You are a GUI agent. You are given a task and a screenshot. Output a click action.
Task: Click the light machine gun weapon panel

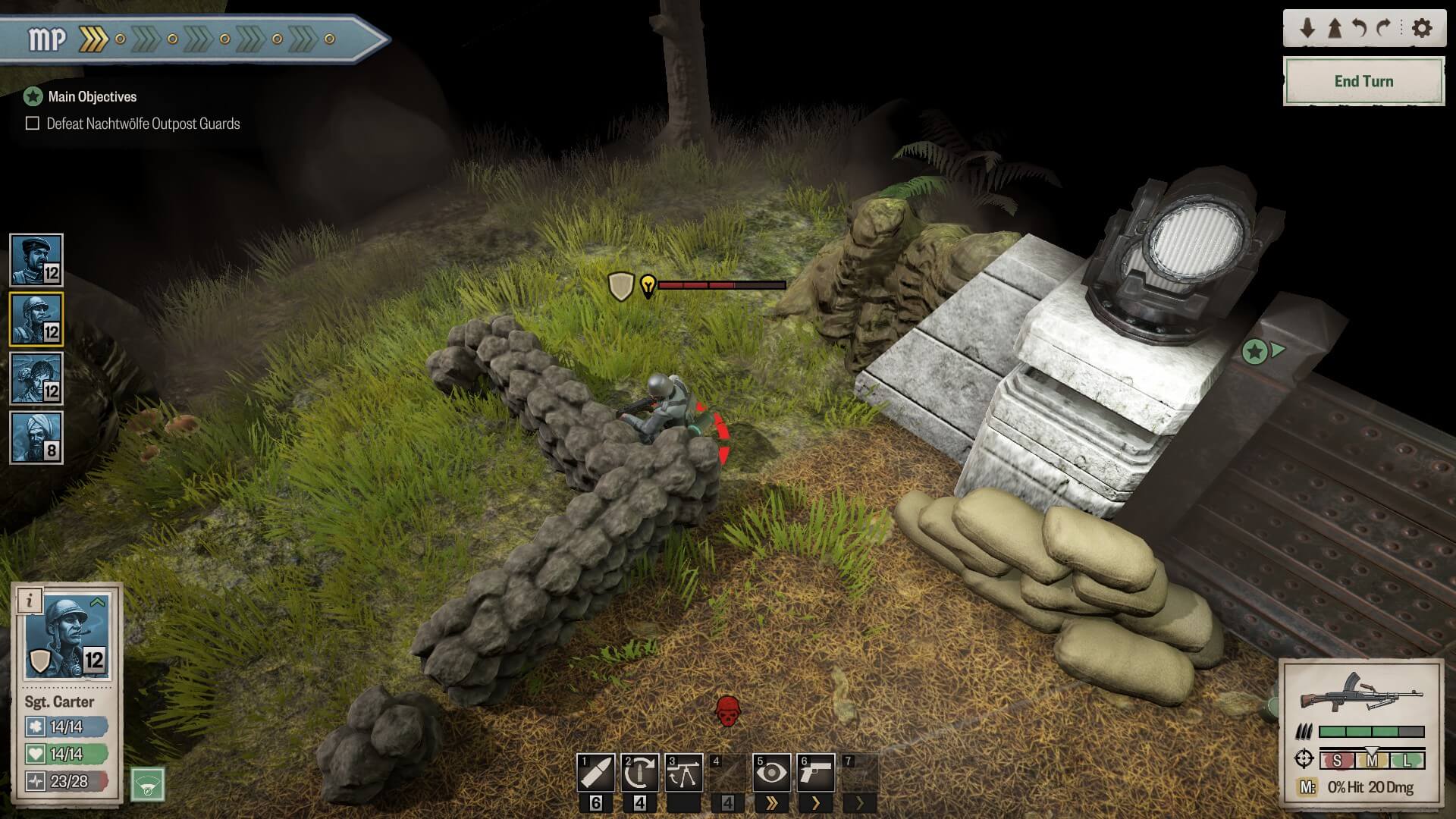pos(1362,692)
